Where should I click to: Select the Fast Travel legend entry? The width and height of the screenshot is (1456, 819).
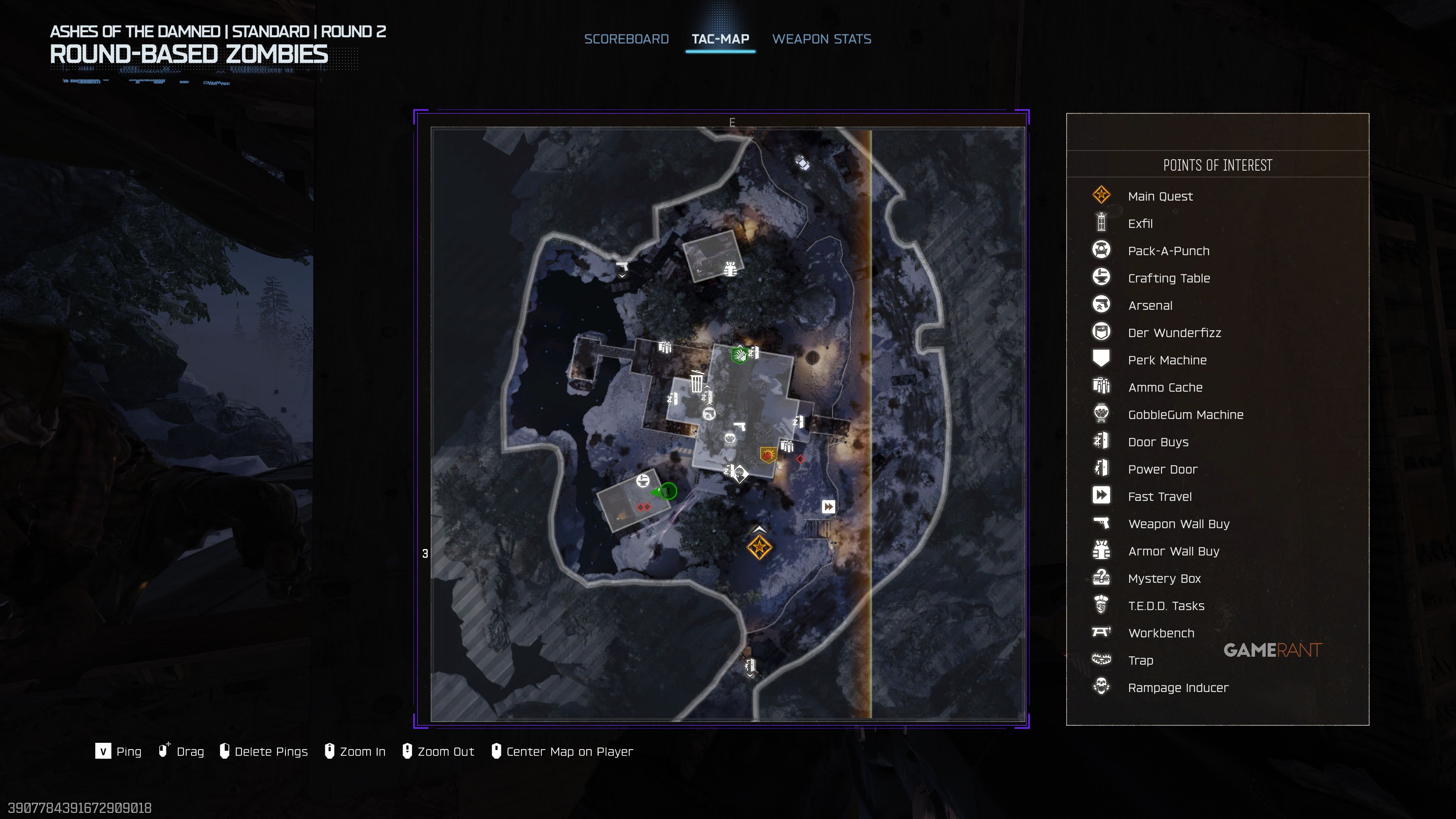tap(1159, 497)
